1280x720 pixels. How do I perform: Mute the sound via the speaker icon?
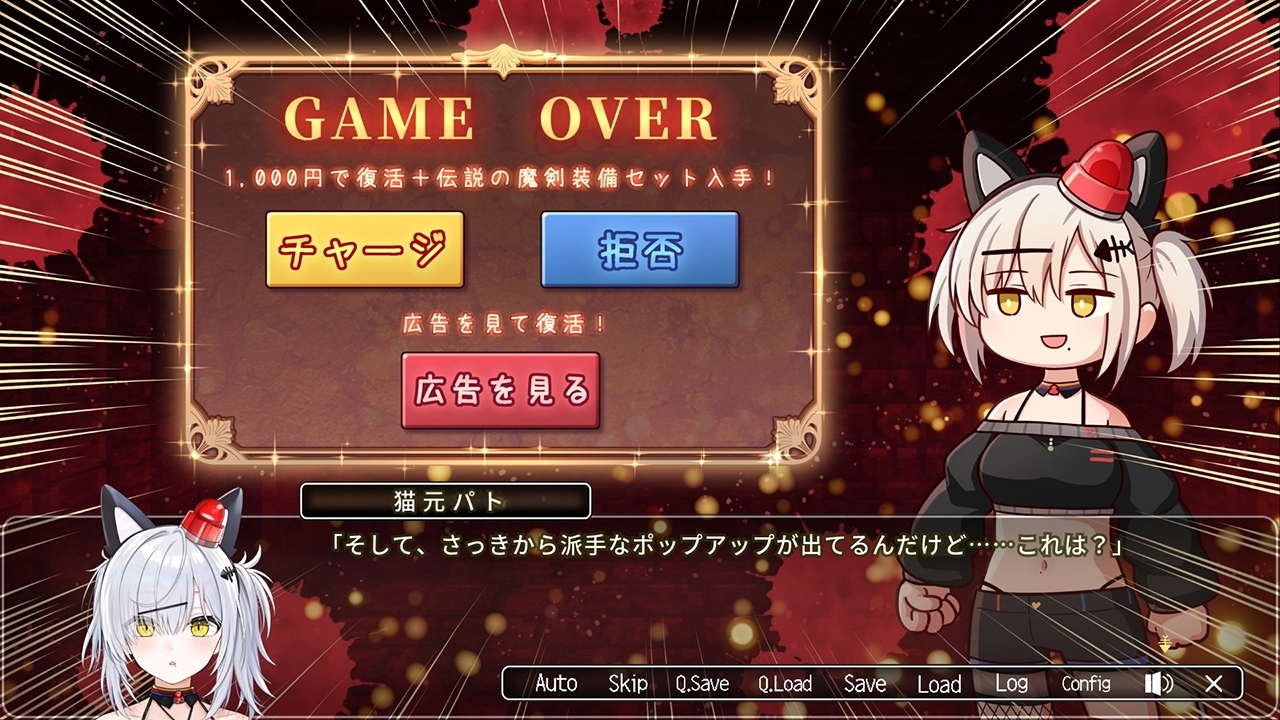(x=1157, y=684)
